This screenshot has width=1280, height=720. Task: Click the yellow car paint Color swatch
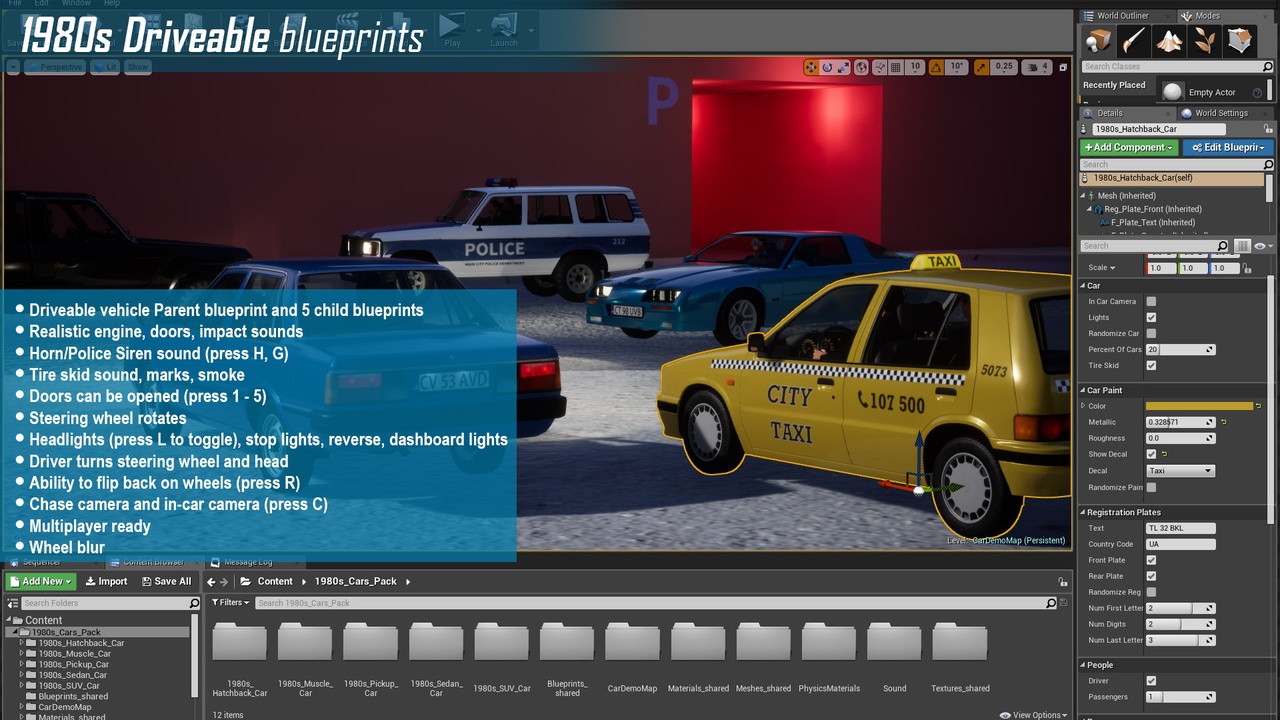point(1199,406)
